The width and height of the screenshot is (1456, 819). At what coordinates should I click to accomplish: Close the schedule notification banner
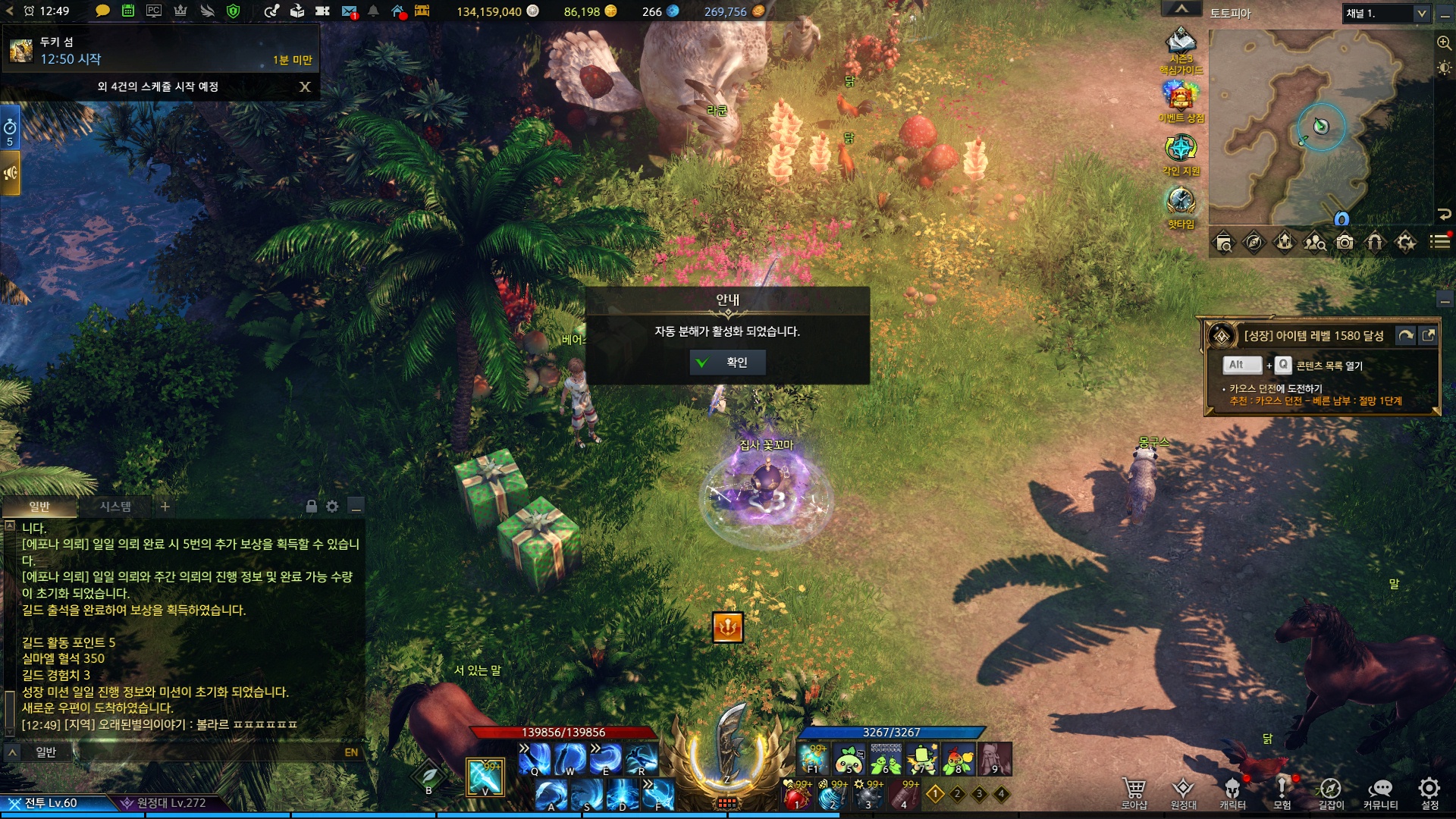(x=305, y=86)
